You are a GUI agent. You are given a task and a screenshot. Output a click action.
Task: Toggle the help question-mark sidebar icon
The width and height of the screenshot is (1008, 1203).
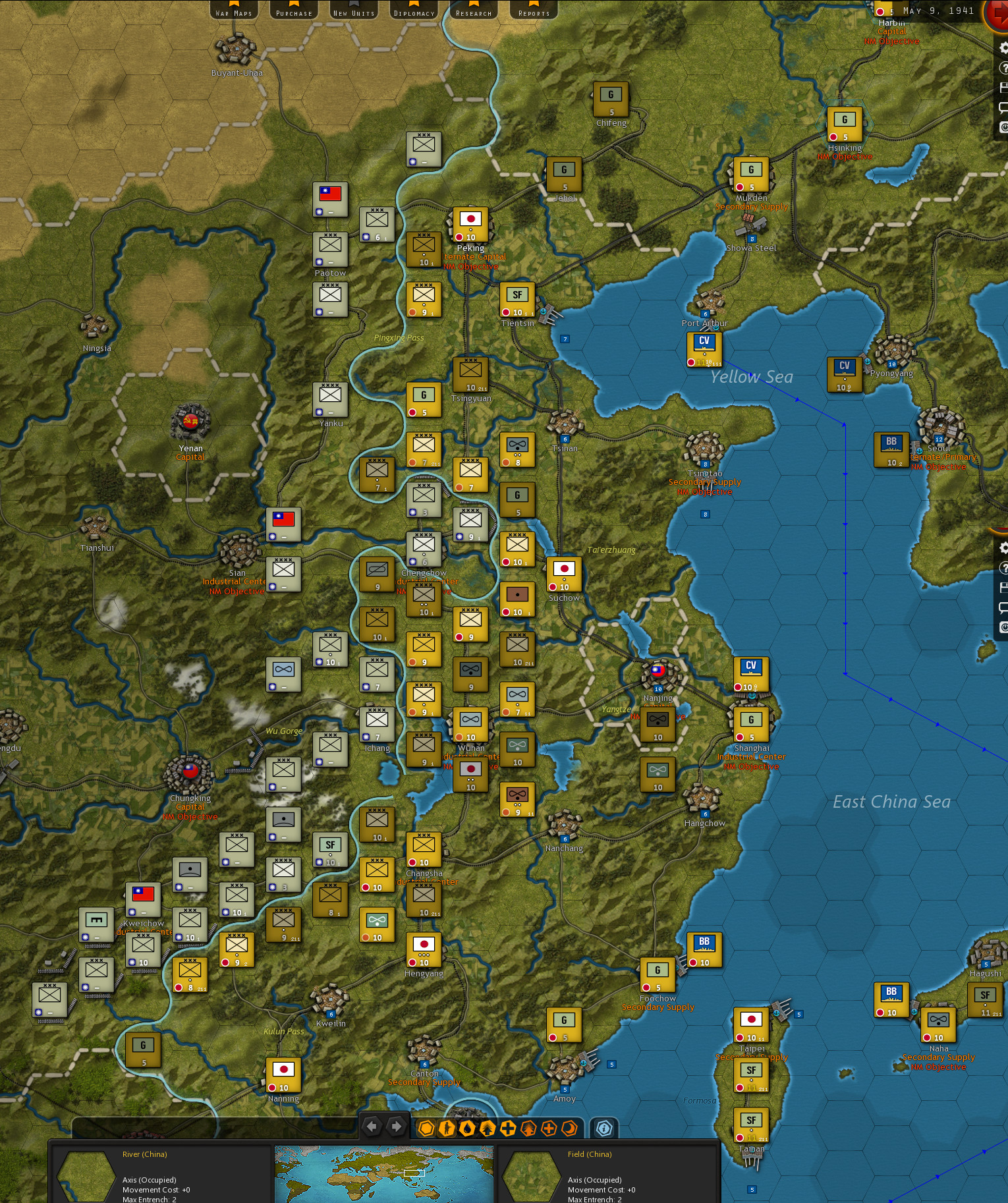(1004, 67)
